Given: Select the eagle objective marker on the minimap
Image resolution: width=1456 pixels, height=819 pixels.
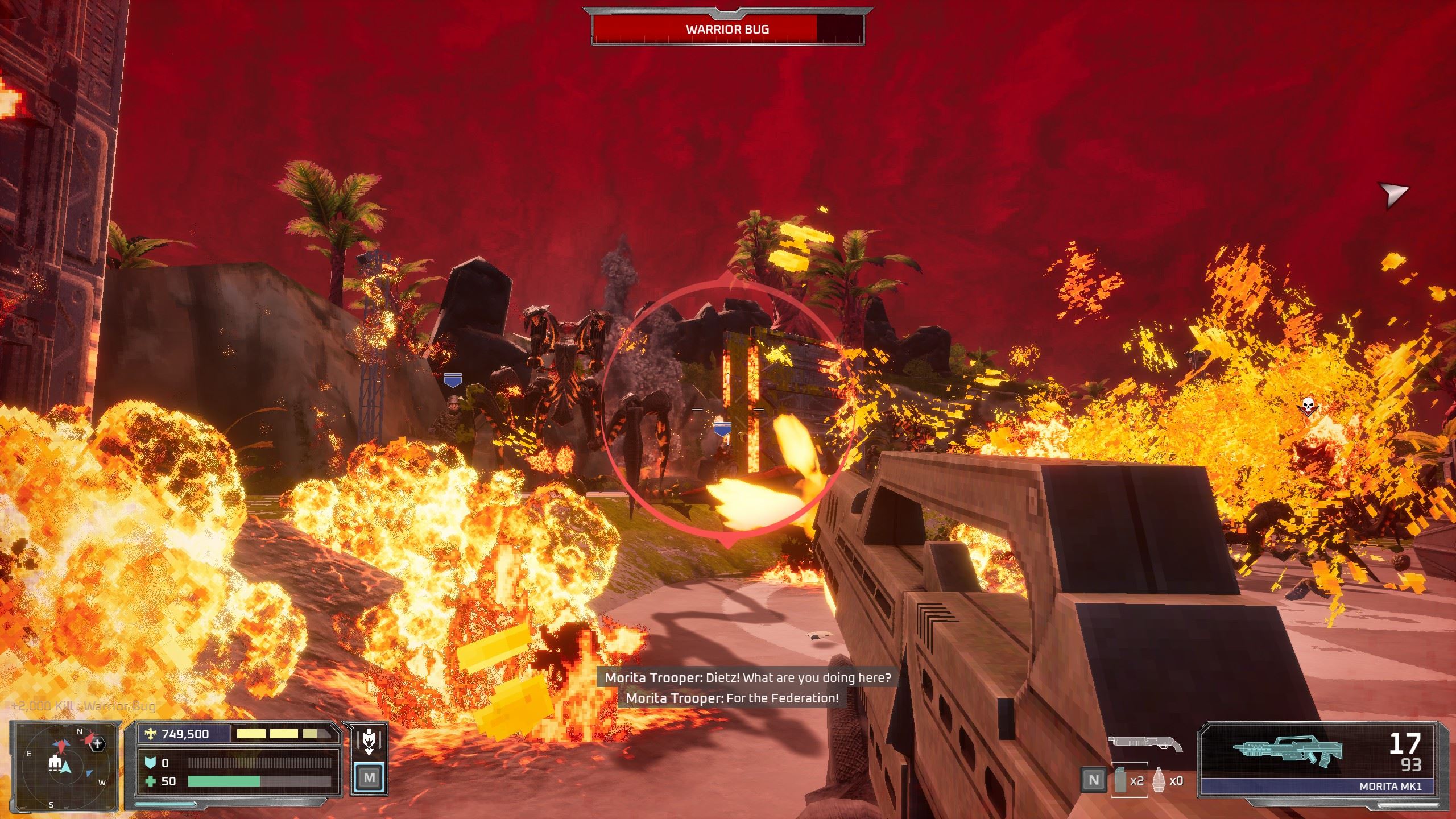Looking at the screenshot, I should coord(98,743).
